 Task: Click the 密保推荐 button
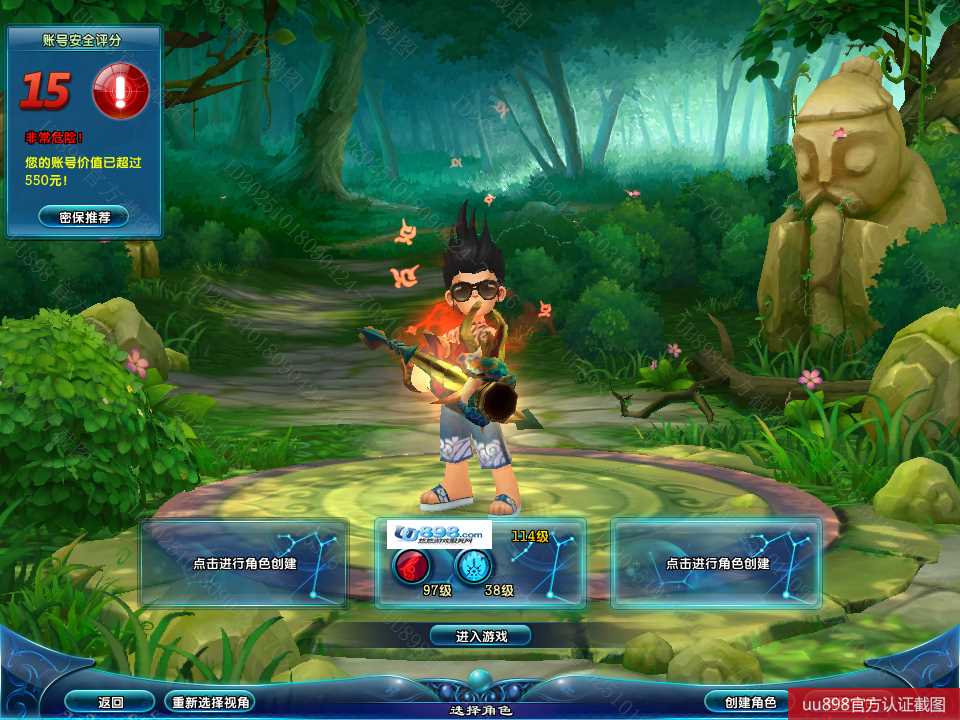coord(84,216)
